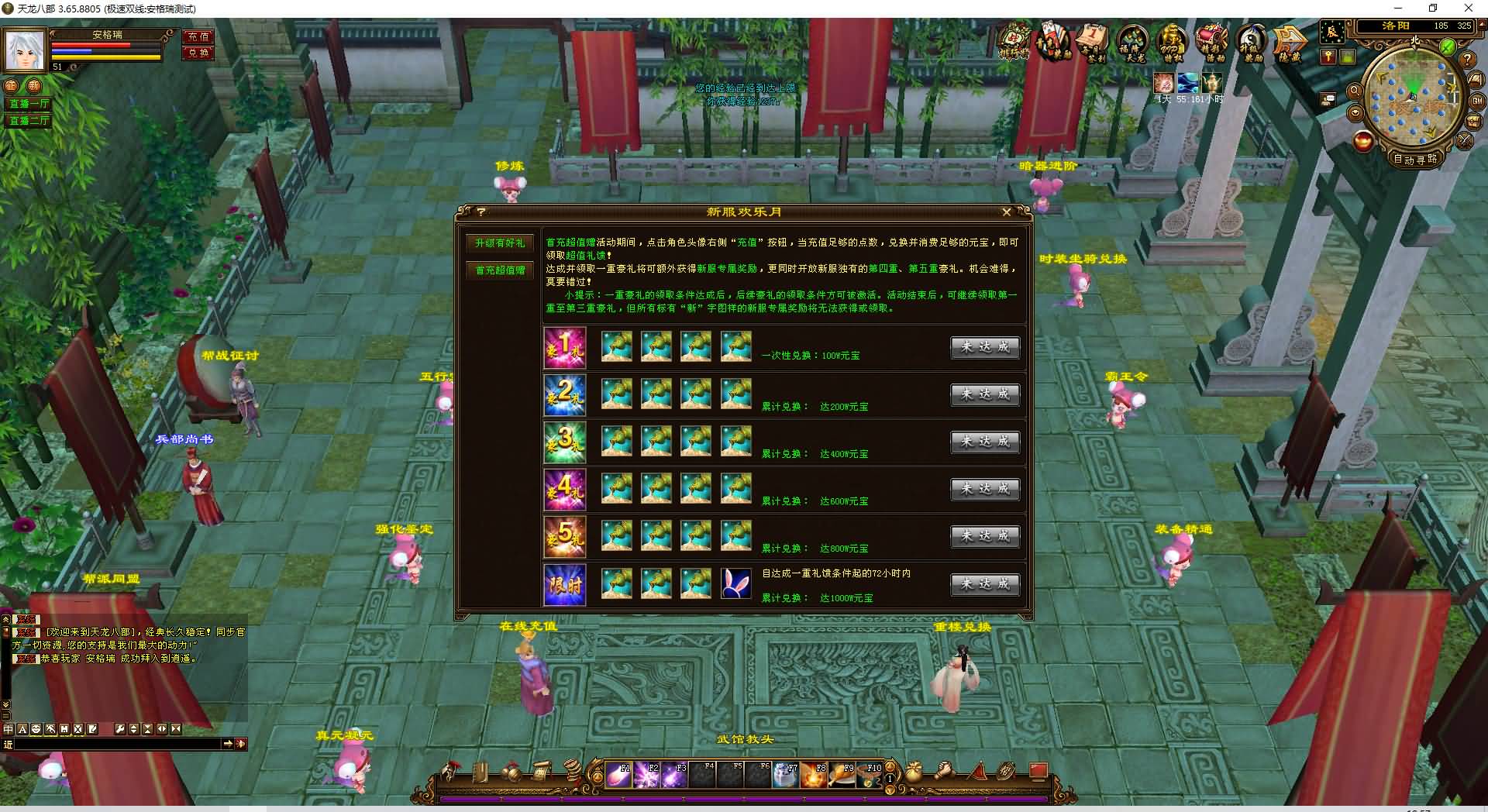This screenshot has width=1488, height=812.
Task: Switch to the 升级有好礼 tab
Action: coord(500,243)
